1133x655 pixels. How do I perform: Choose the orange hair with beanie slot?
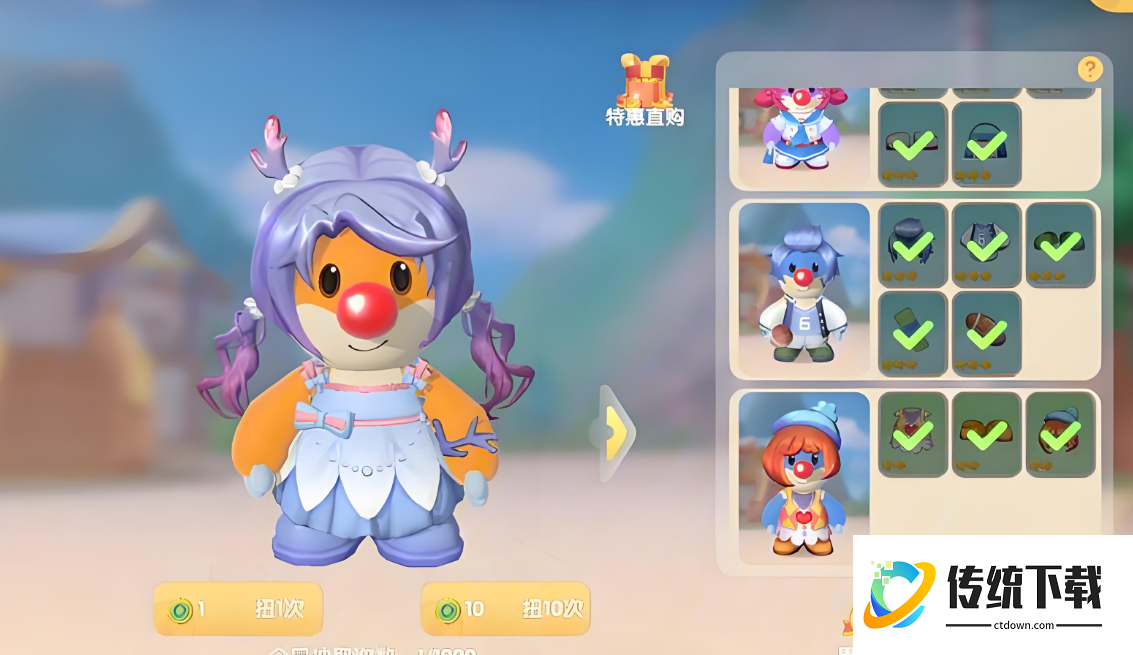point(1061,433)
